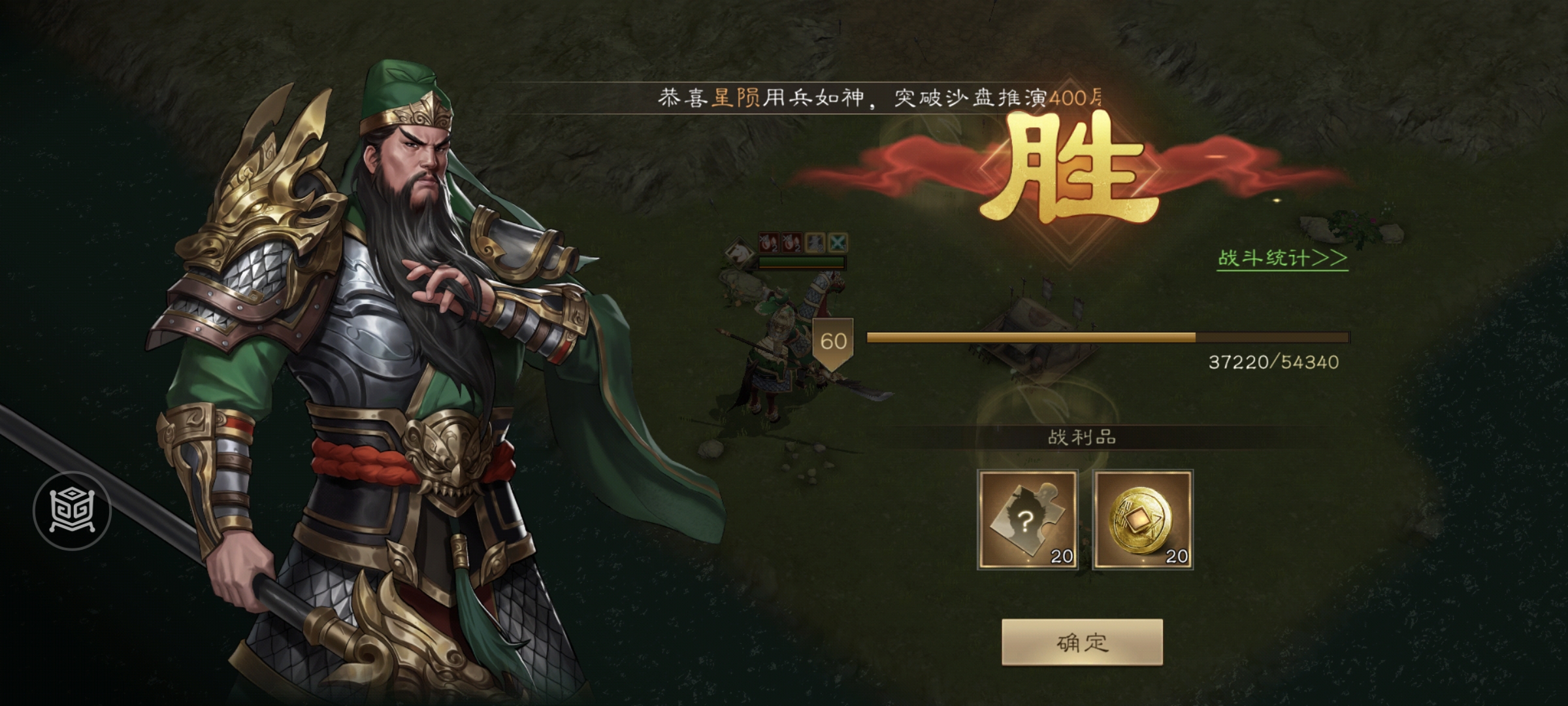Click the orange morale bar under the health bar
Image resolution: width=1568 pixels, height=706 pixels.
[x=802, y=269]
